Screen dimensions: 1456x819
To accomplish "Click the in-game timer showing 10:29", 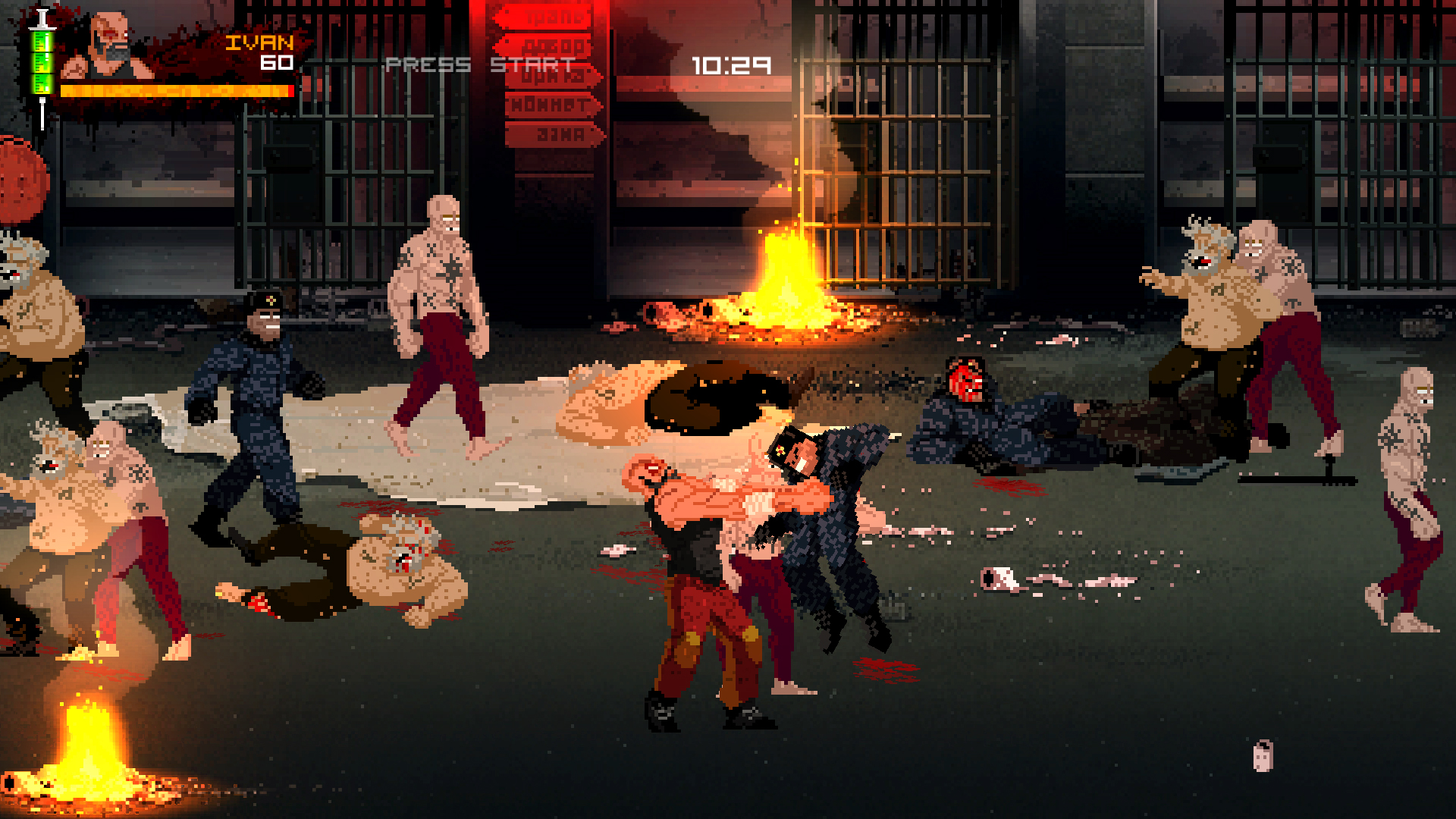I will click(x=730, y=67).
